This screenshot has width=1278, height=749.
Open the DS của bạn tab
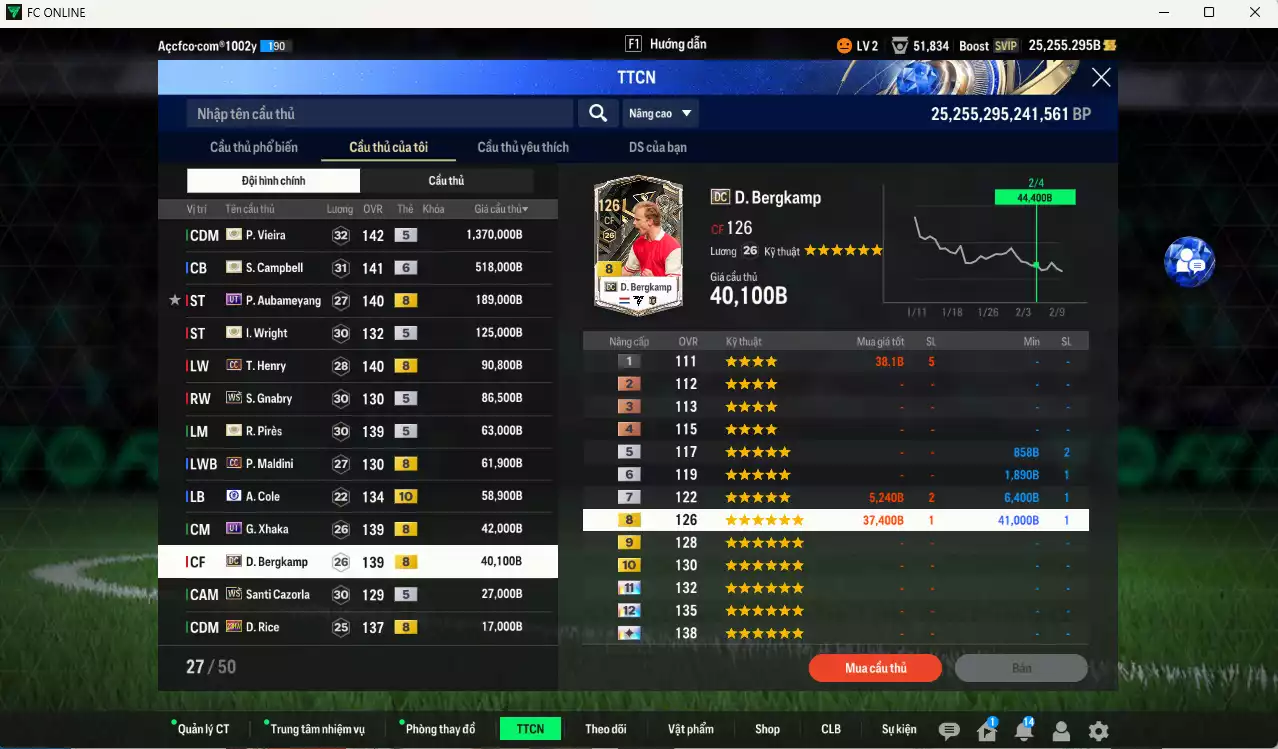tap(657, 147)
